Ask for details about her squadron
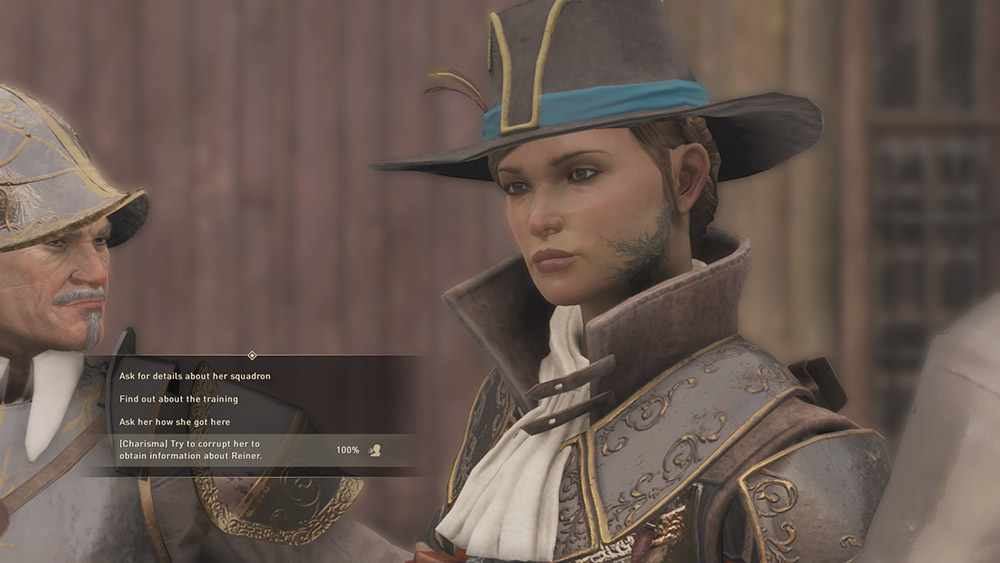The image size is (1000, 563). pos(195,376)
